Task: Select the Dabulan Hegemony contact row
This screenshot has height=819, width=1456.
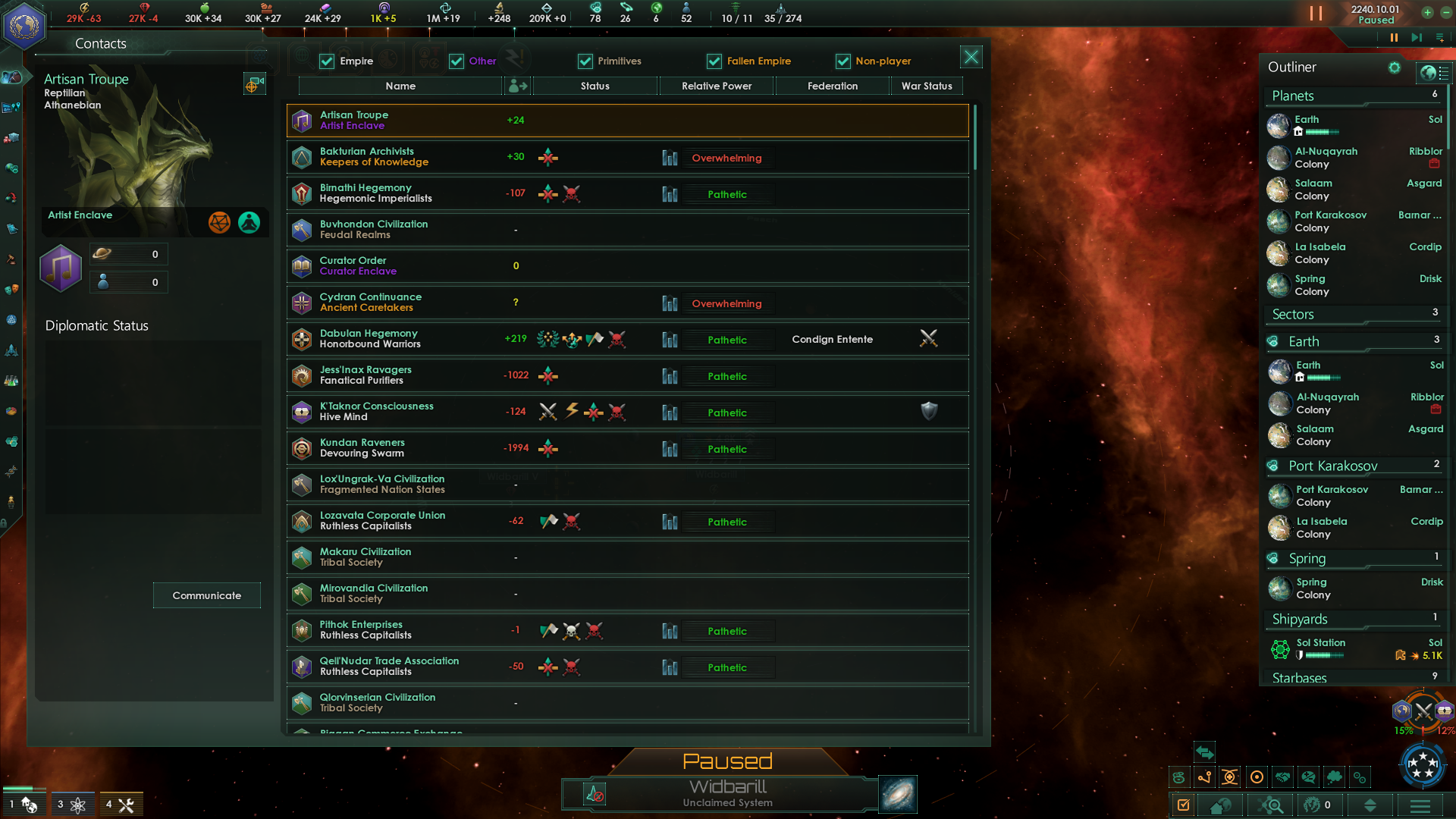Action: 627,339
